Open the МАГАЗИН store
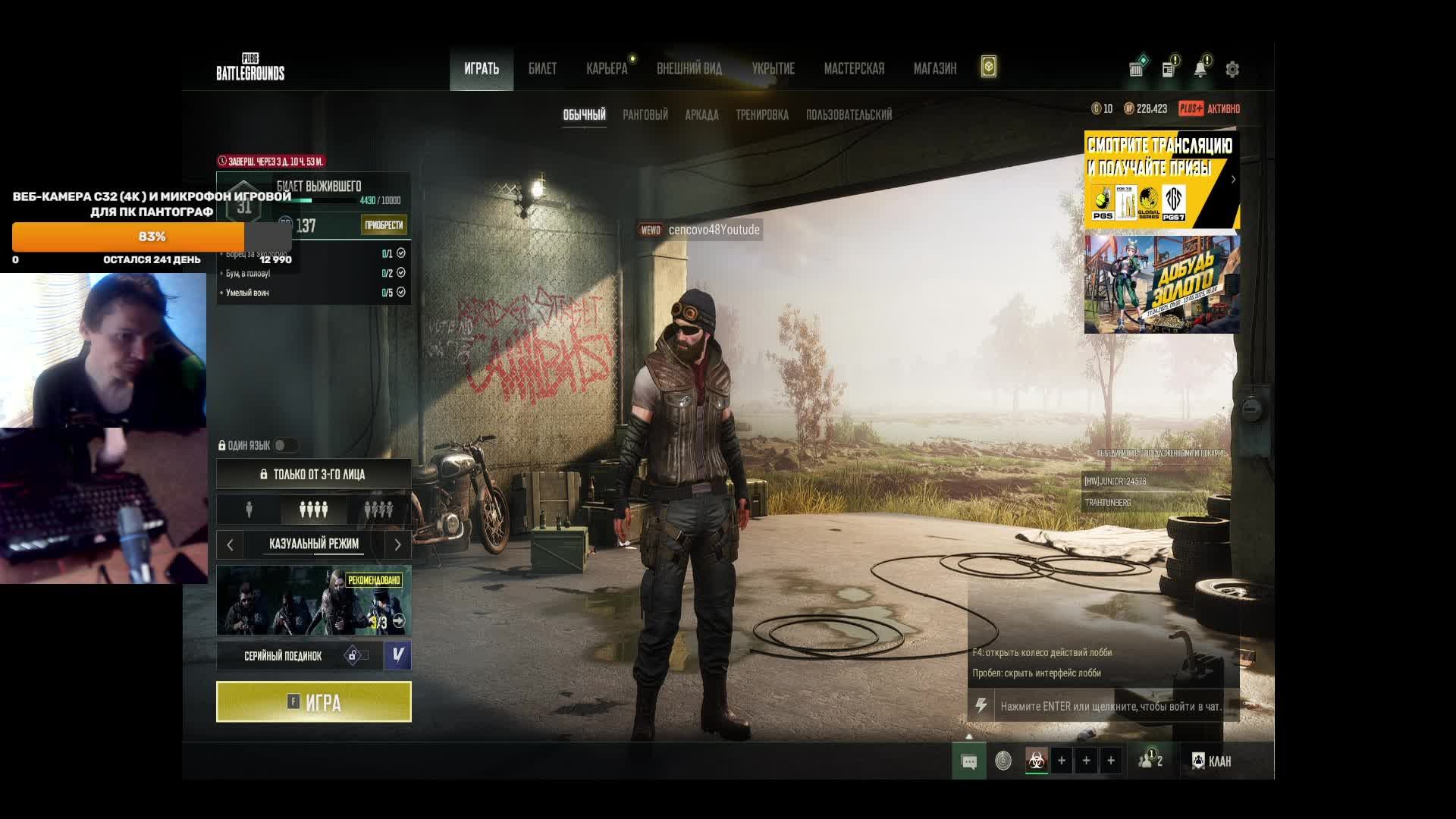Screen dimensions: 1456x819 [934, 69]
